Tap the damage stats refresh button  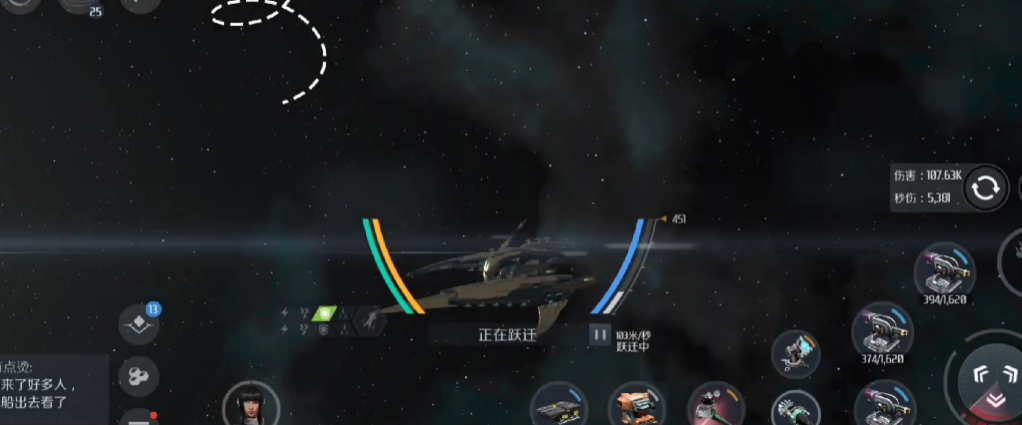[984, 187]
